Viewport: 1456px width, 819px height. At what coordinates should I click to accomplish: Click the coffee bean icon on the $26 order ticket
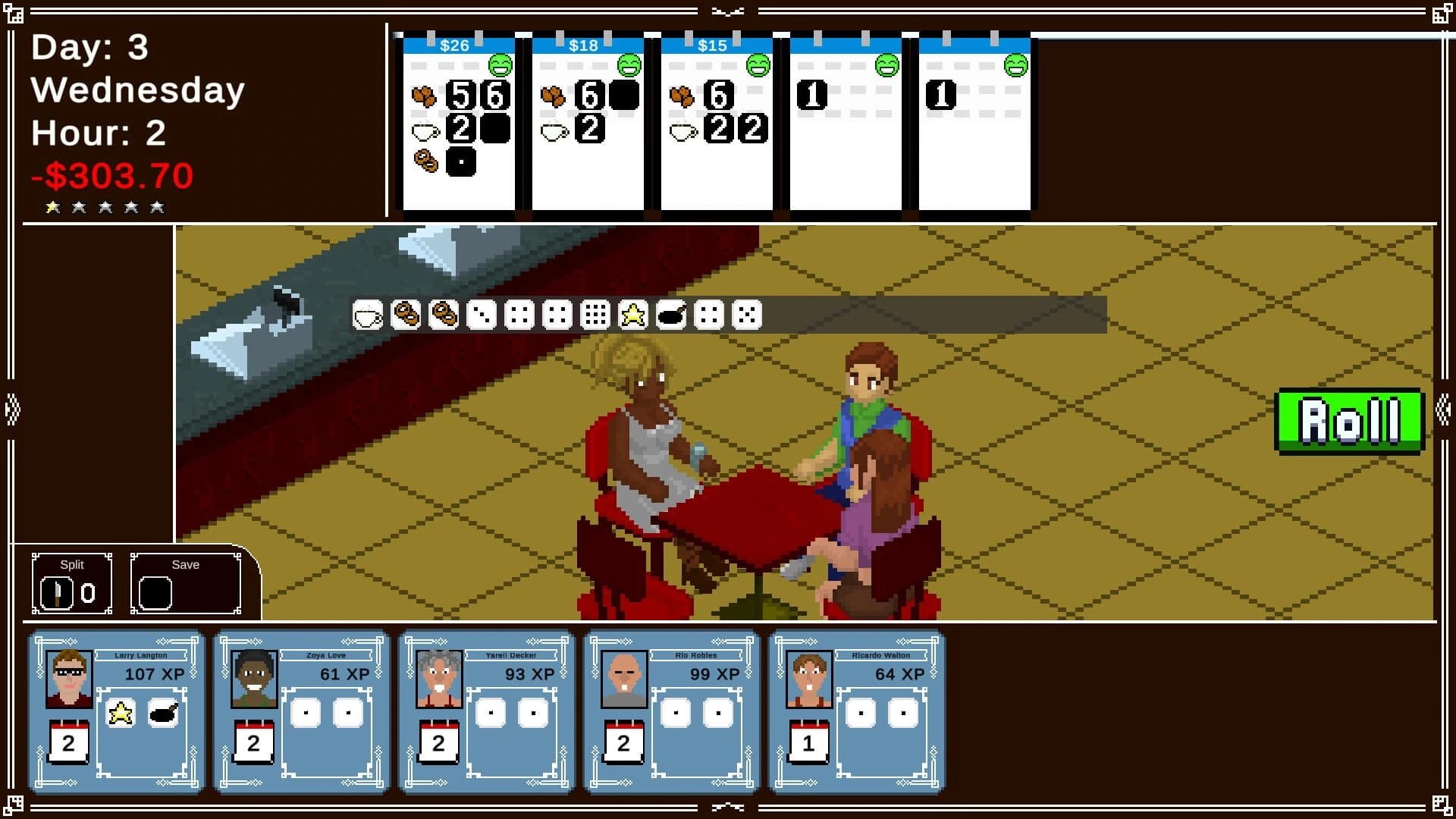425,96
